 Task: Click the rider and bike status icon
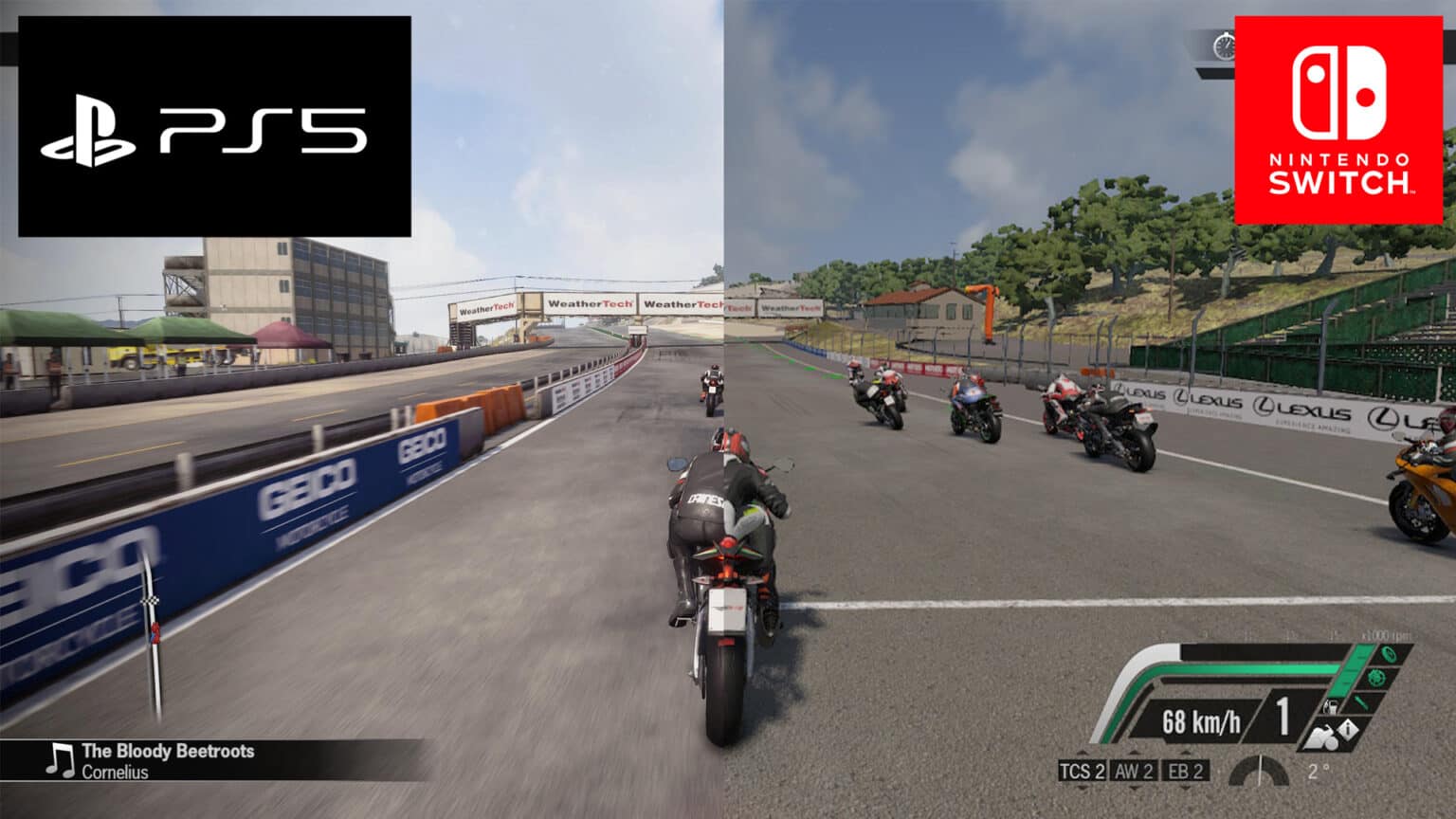(1320, 737)
